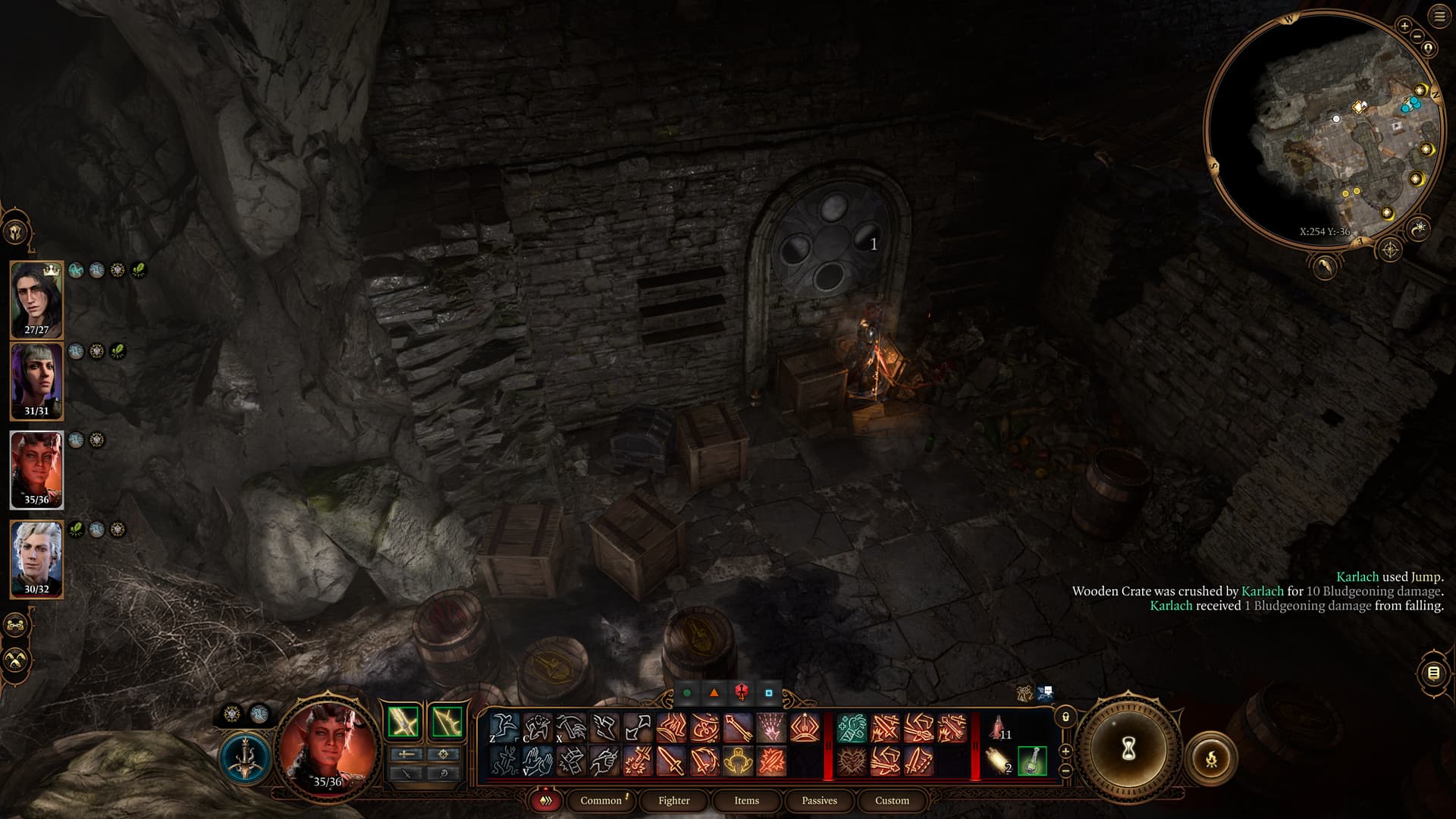
Task: Switch to the Custom hotbar tab
Action: 892,800
